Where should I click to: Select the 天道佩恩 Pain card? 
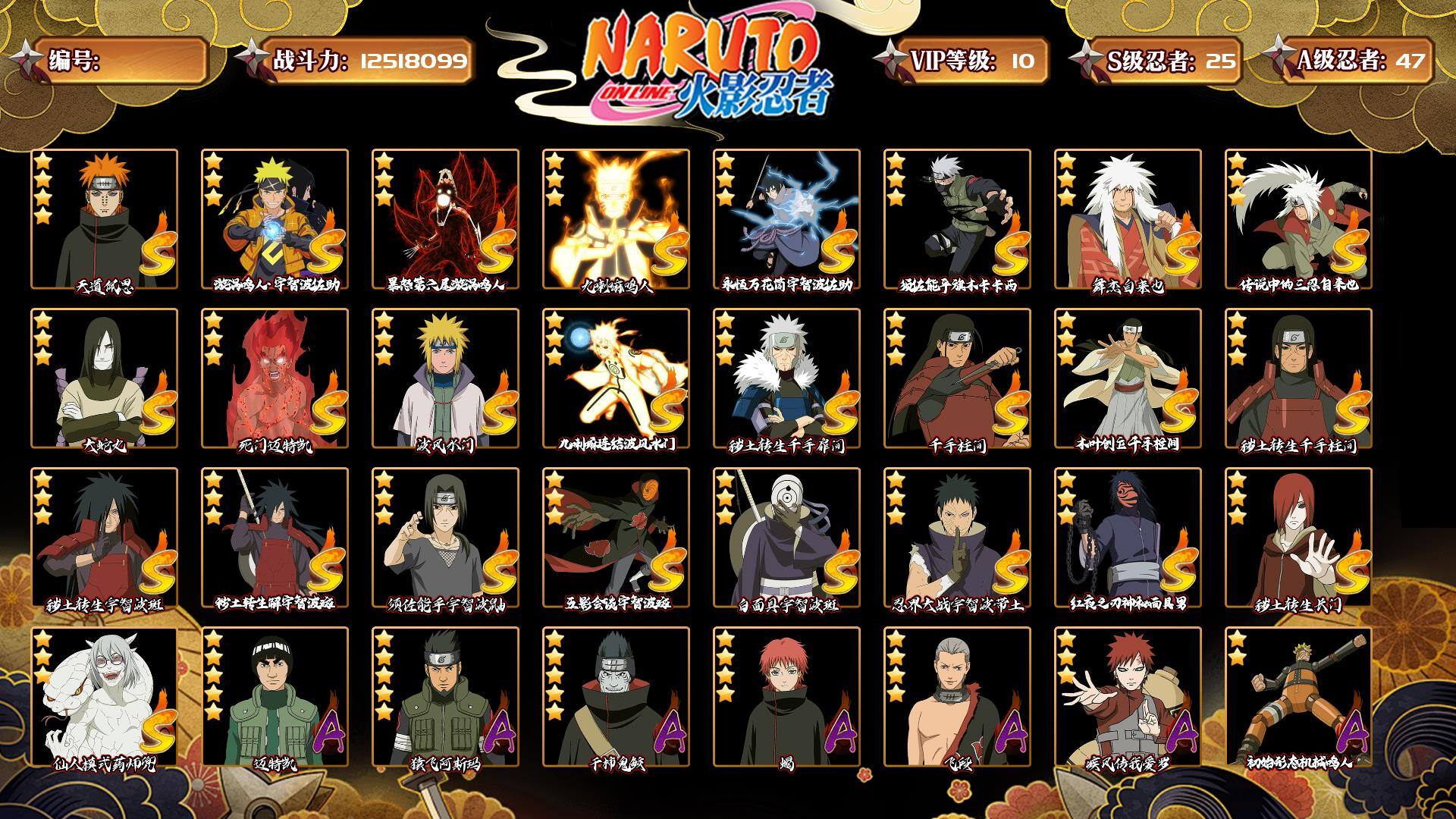104,219
